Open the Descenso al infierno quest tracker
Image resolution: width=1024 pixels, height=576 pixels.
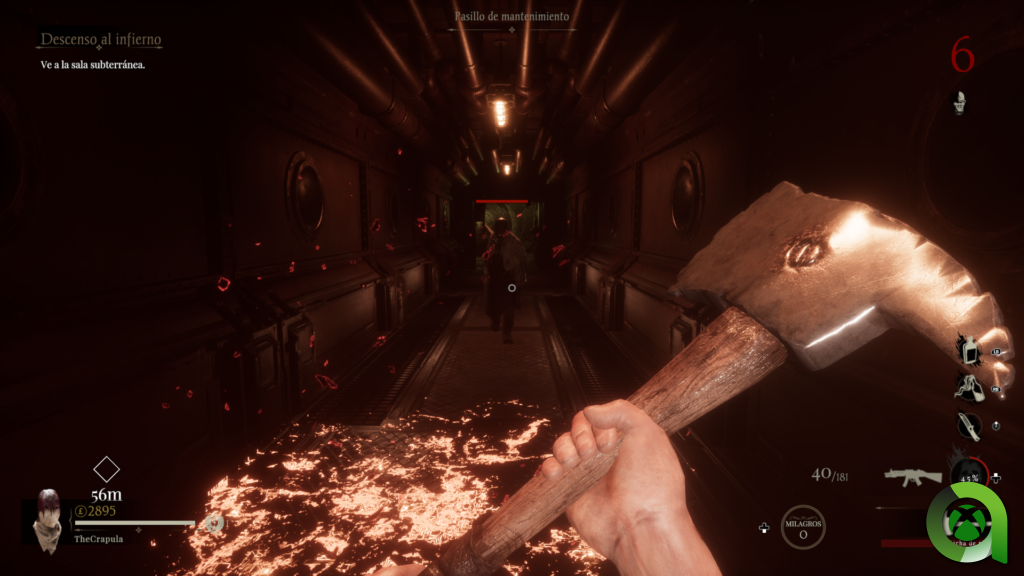[100, 40]
